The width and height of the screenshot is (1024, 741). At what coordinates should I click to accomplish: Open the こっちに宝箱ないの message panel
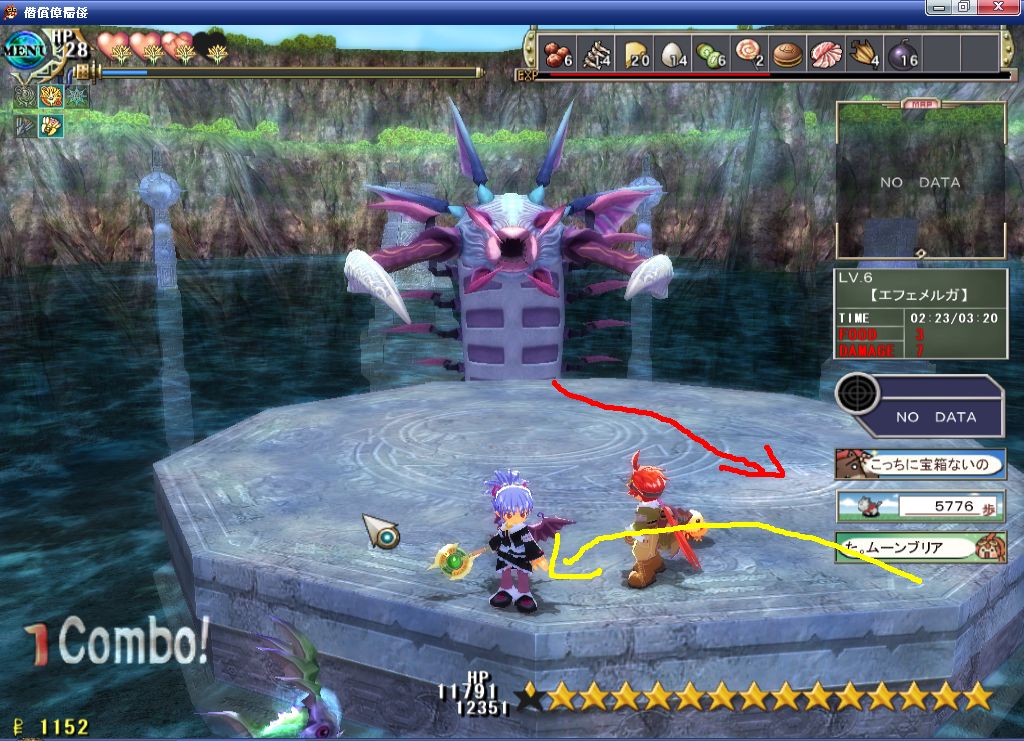point(920,463)
